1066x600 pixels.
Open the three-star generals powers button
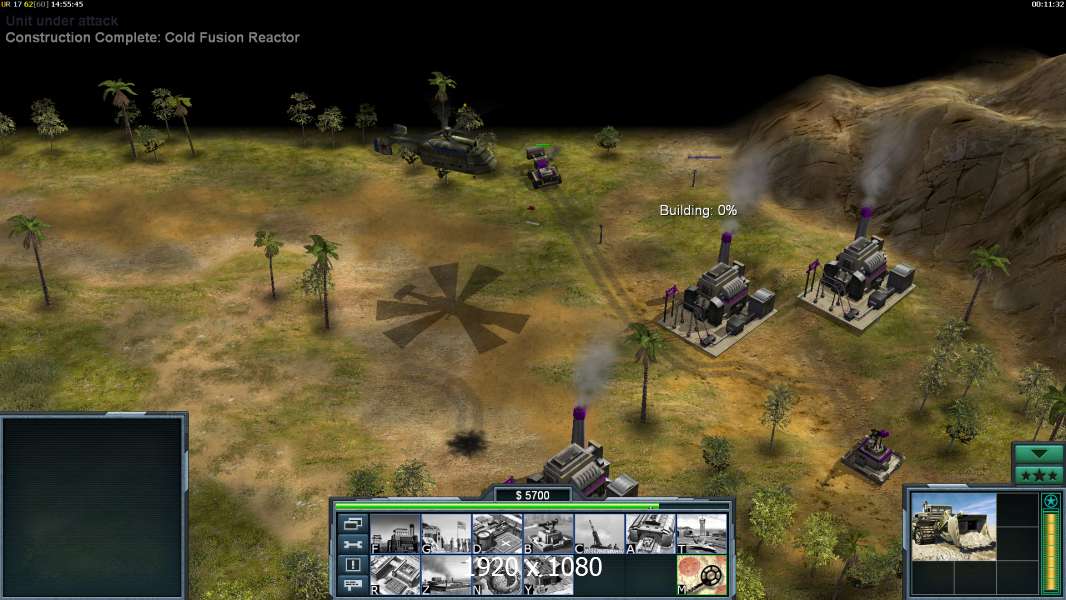[1038, 474]
